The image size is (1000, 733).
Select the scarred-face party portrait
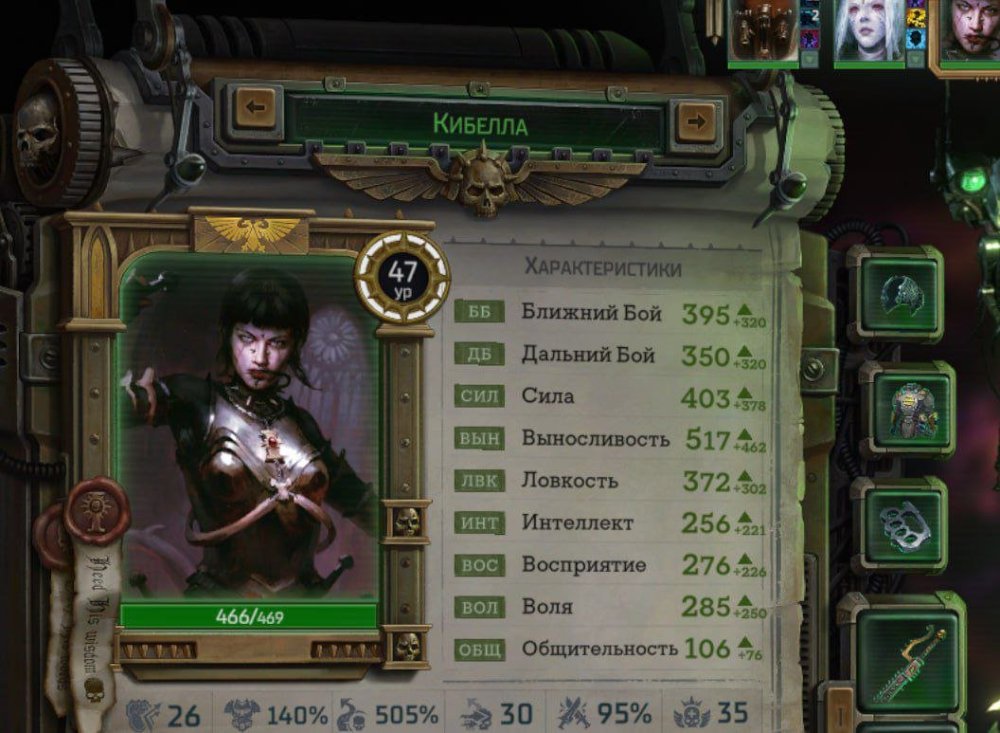[968, 32]
